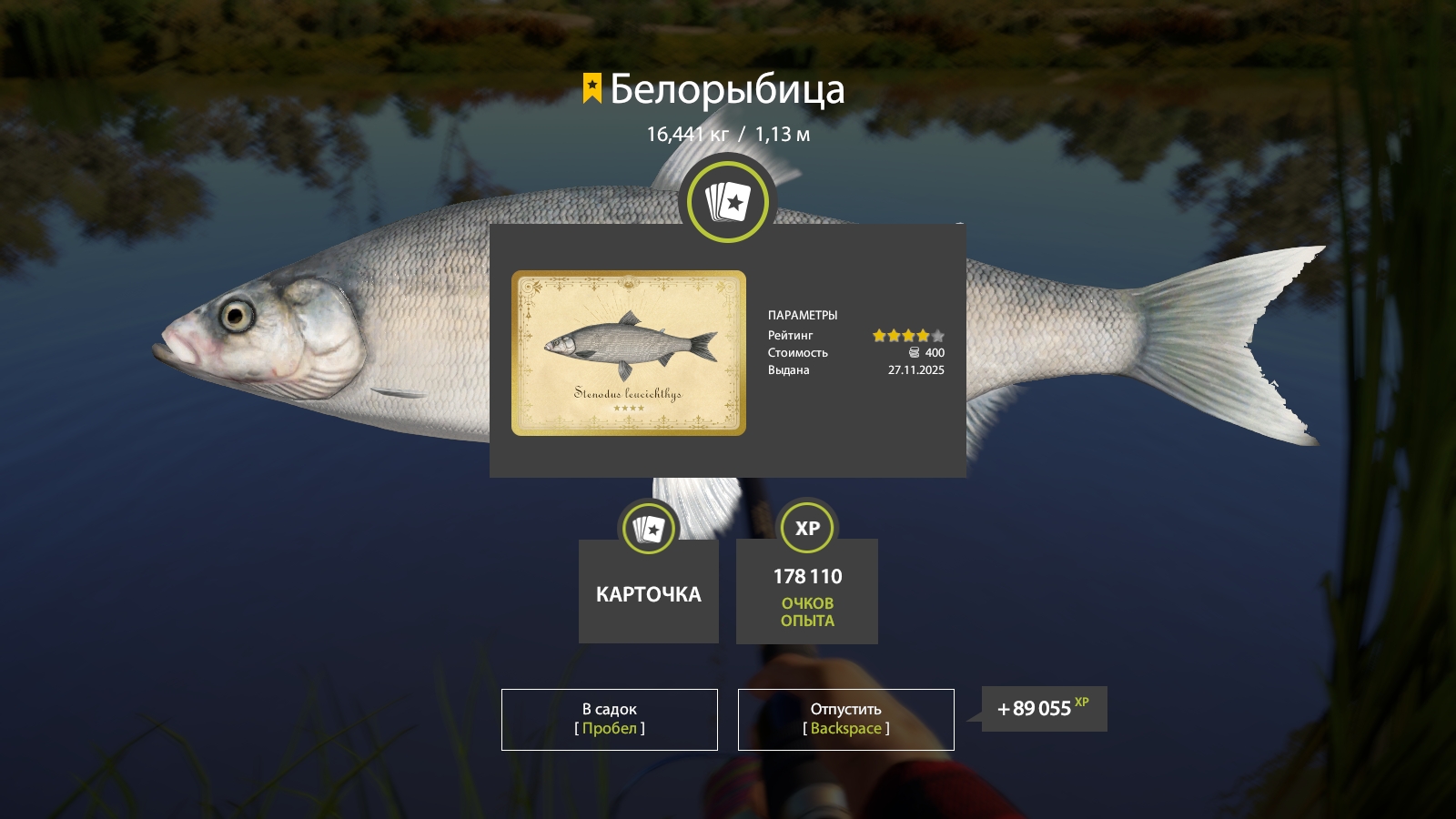This screenshot has width=1456, height=819.
Task: View the Stenodus leucichthys collectible card
Action: pyautogui.click(x=628, y=353)
